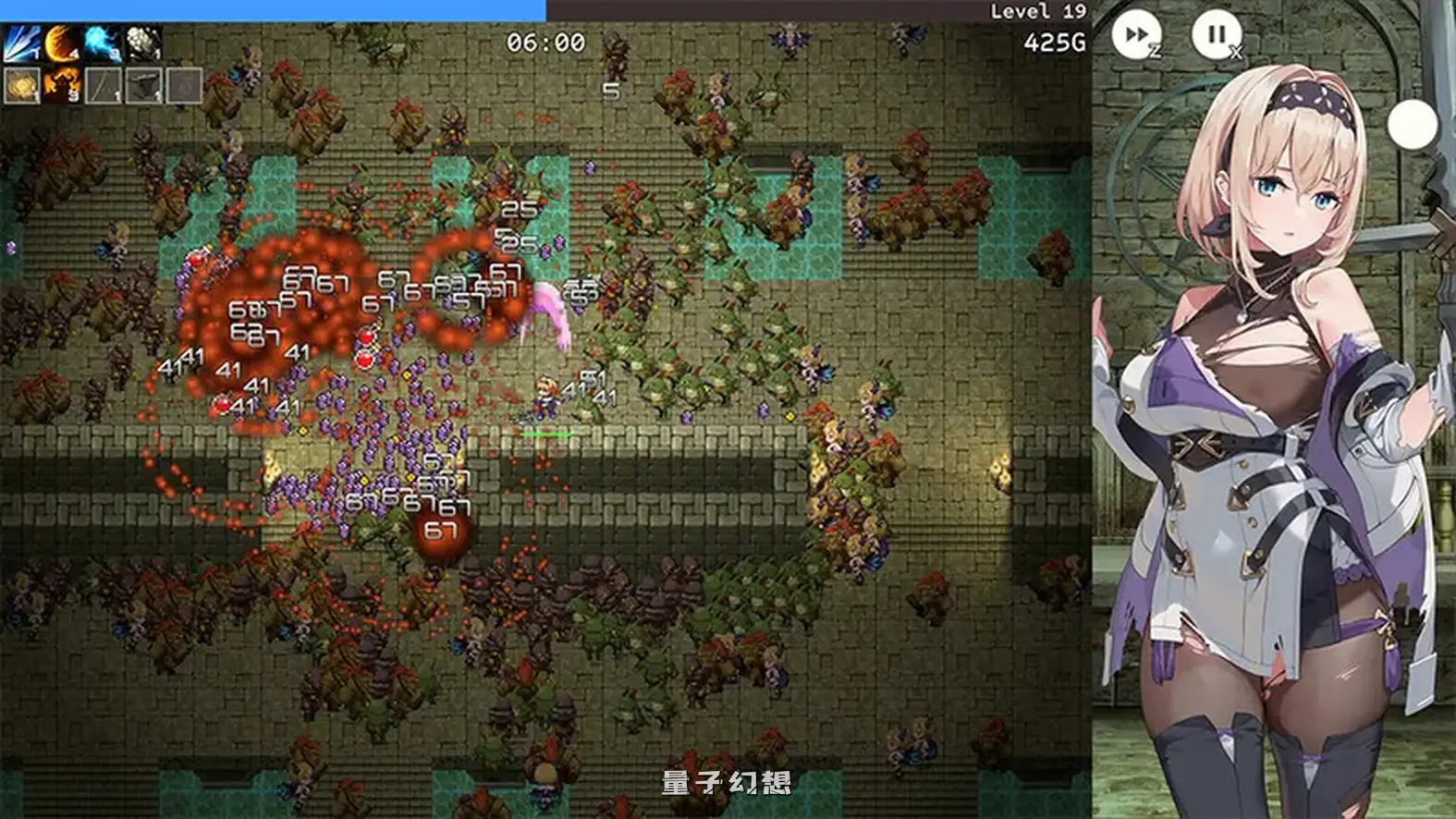Select the rightmost empty passive slot icon
Screen dimensions: 1456x819
click(x=183, y=85)
